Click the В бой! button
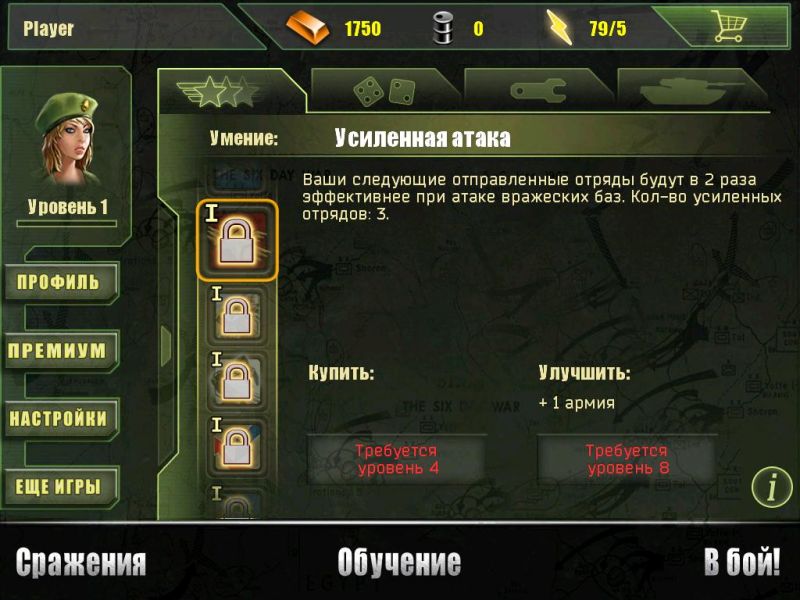 pos(741,563)
